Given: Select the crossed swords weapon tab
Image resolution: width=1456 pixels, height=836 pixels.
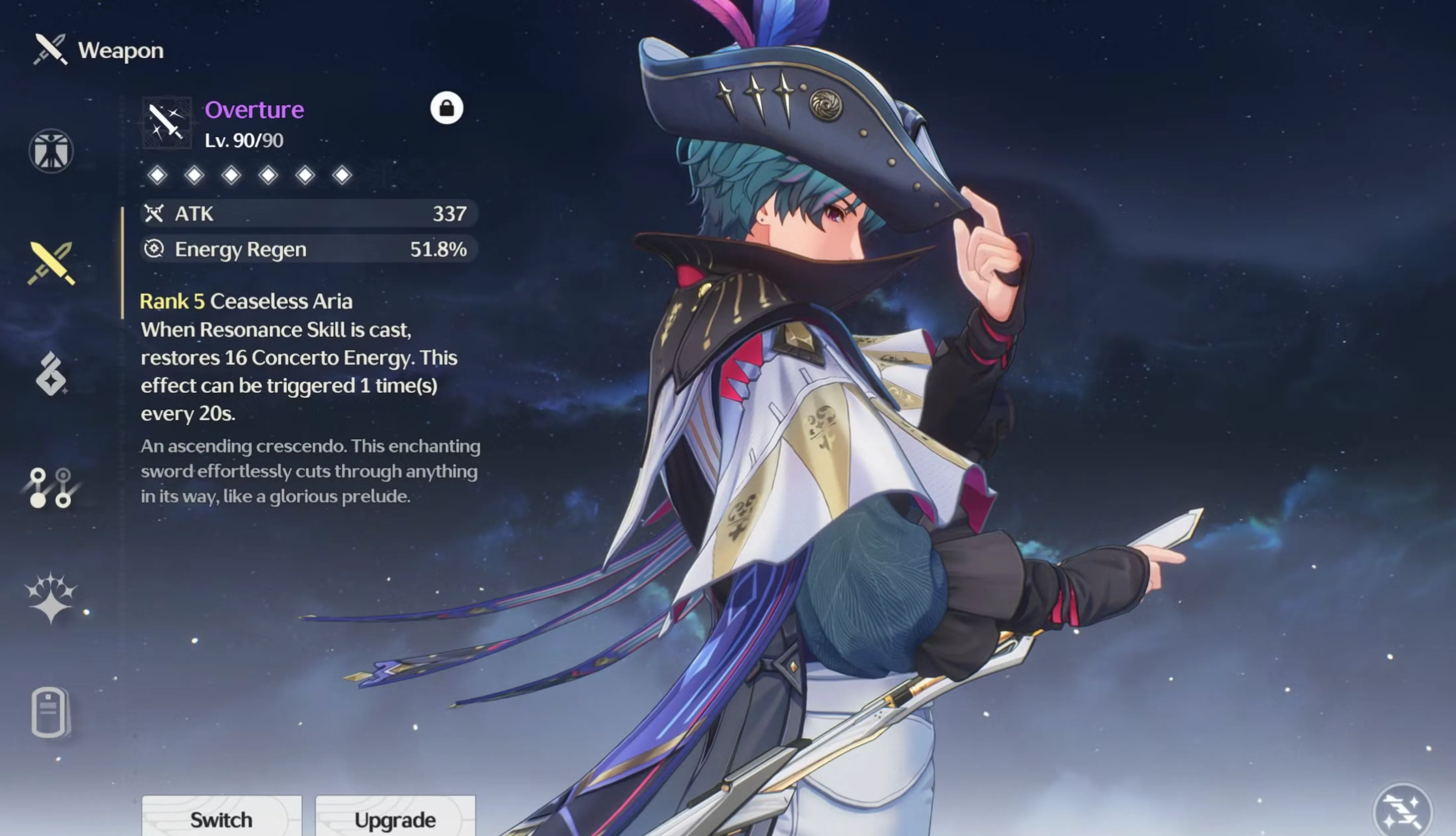Looking at the screenshot, I should coord(51,263).
